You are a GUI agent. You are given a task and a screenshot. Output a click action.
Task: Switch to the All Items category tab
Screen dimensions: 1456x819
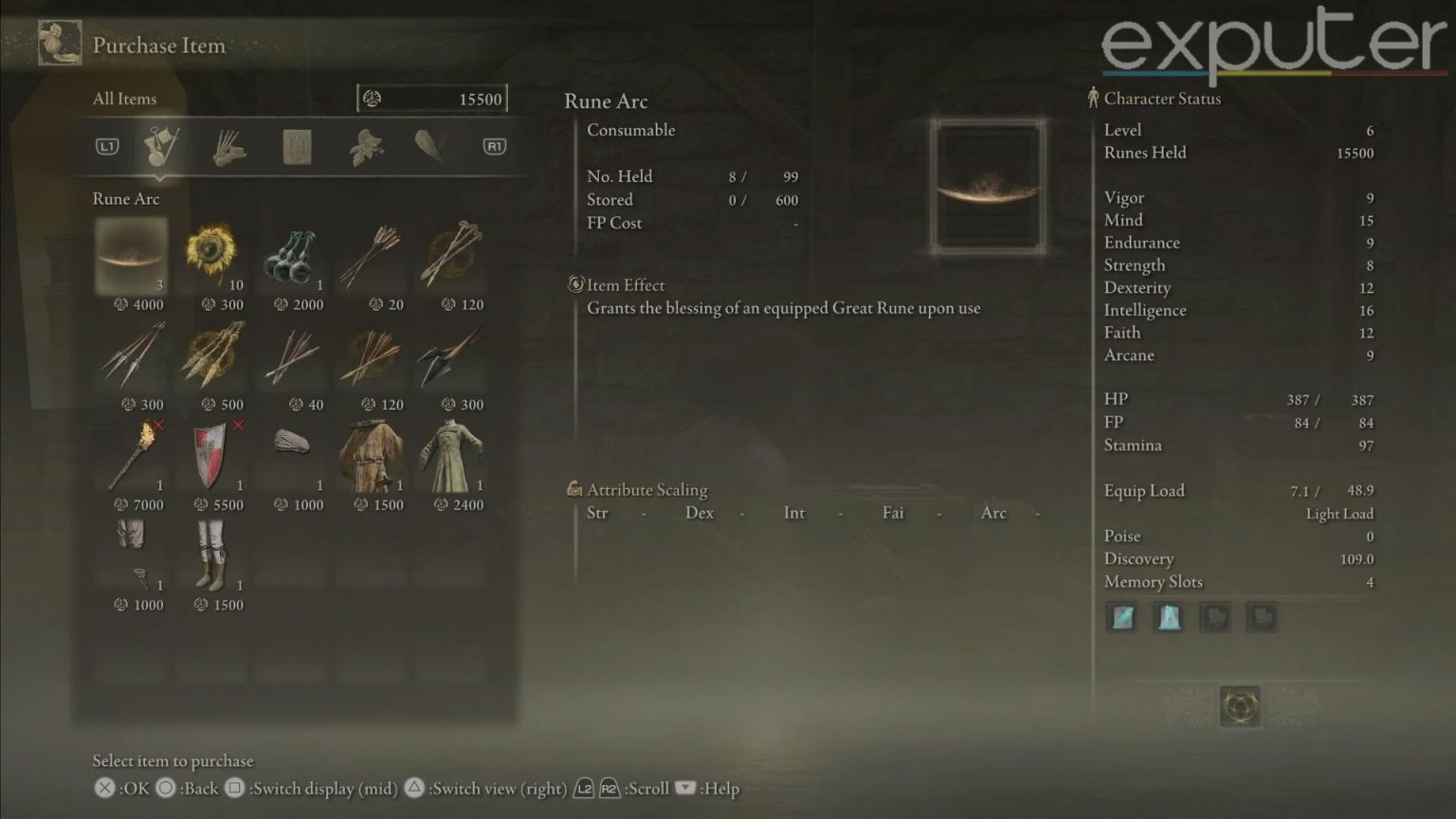coord(160,146)
